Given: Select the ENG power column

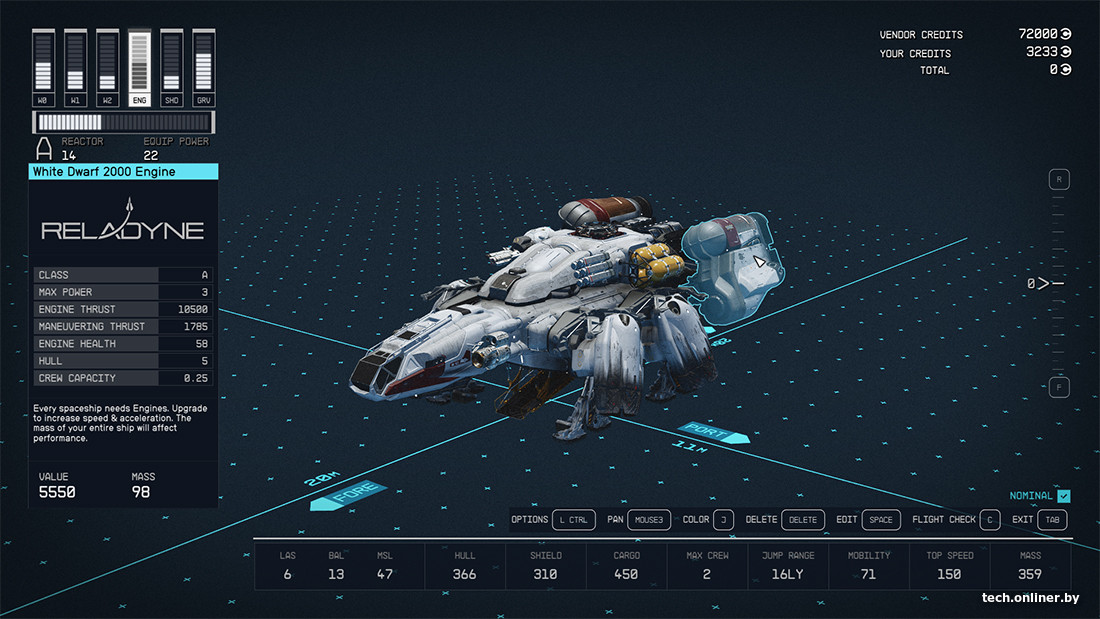Looking at the screenshot, I should click(140, 67).
